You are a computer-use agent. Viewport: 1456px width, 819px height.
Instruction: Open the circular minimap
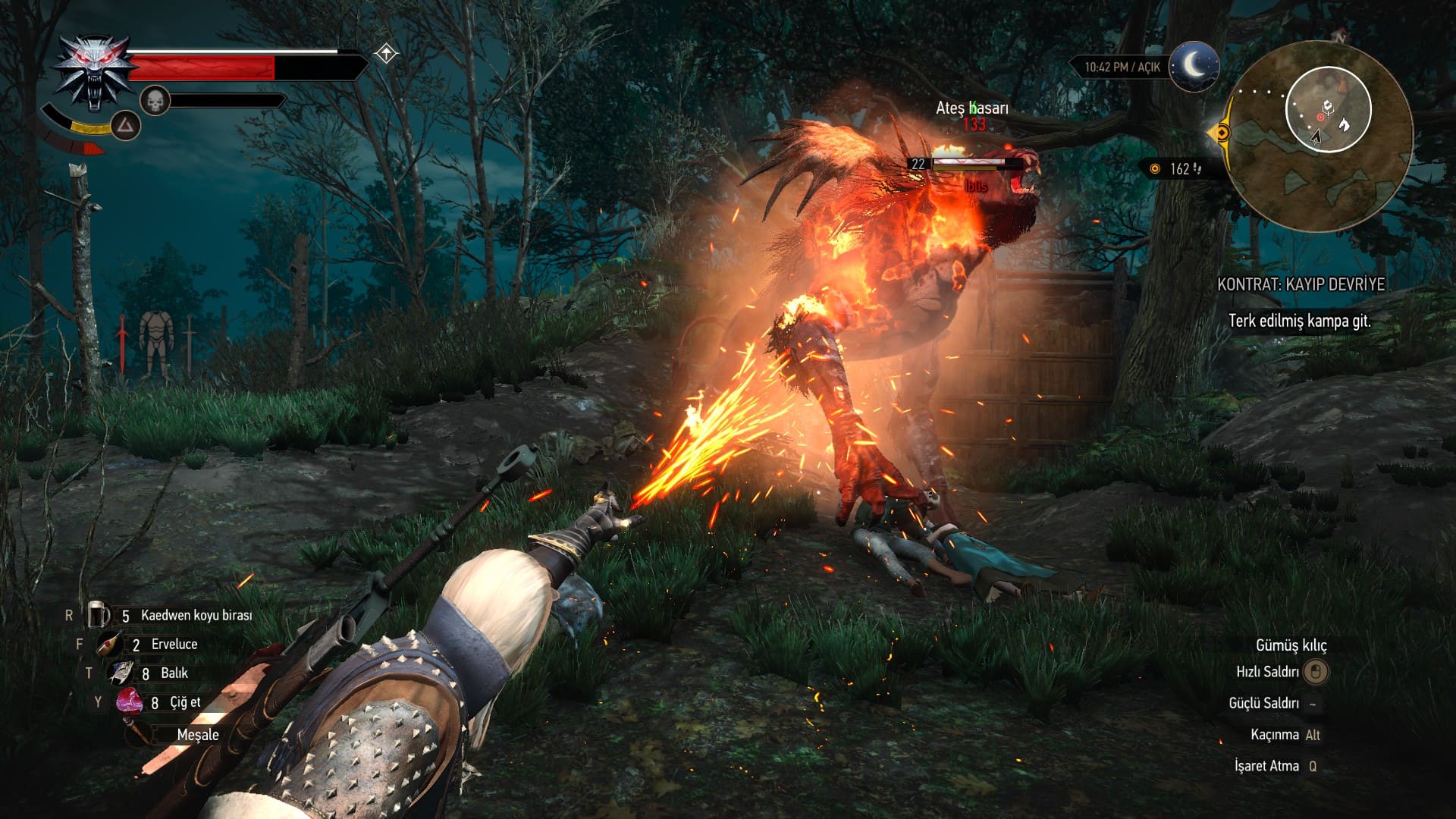coord(1319,136)
